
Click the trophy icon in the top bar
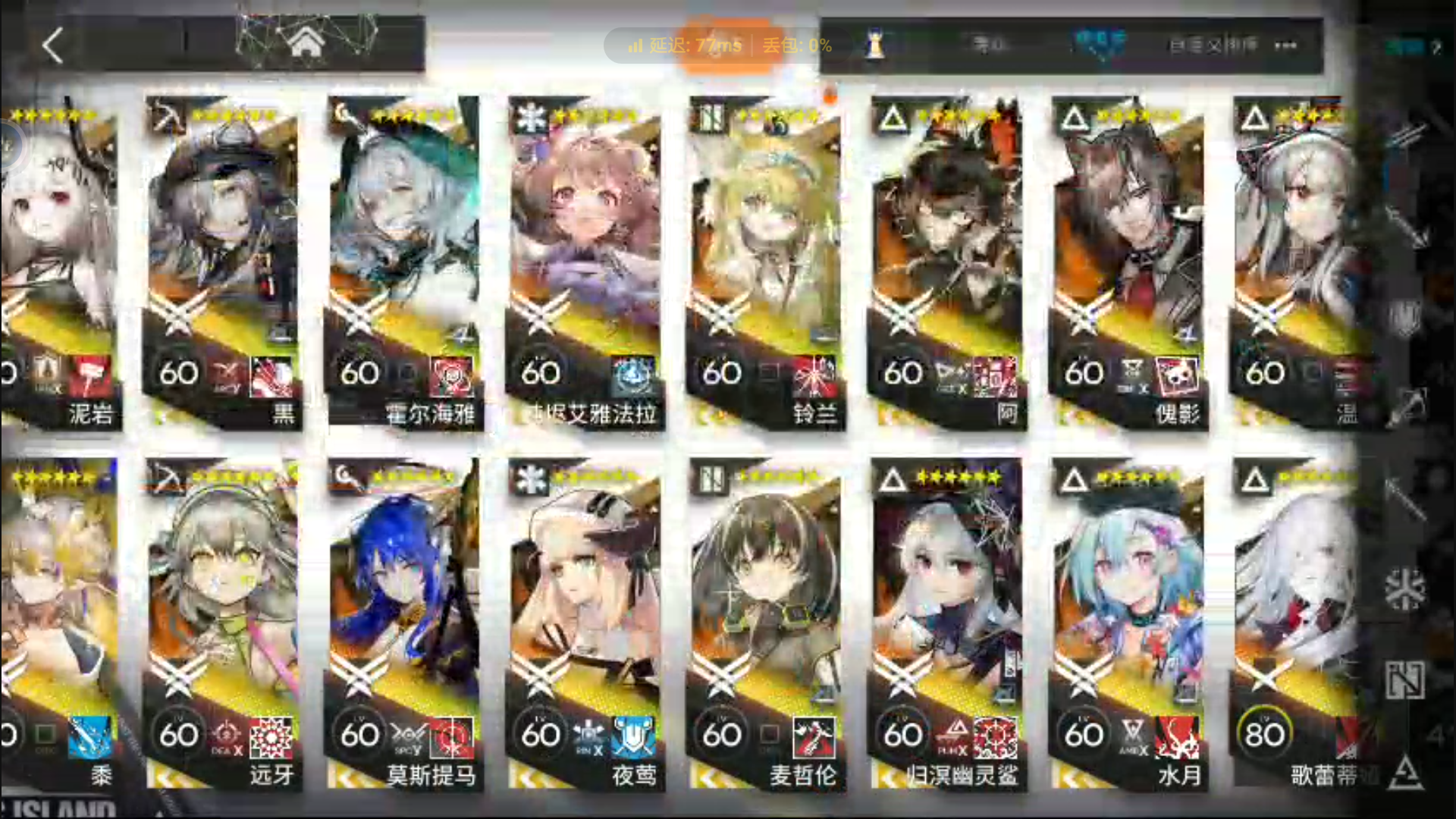pyautogui.click(x=874, y=45)
